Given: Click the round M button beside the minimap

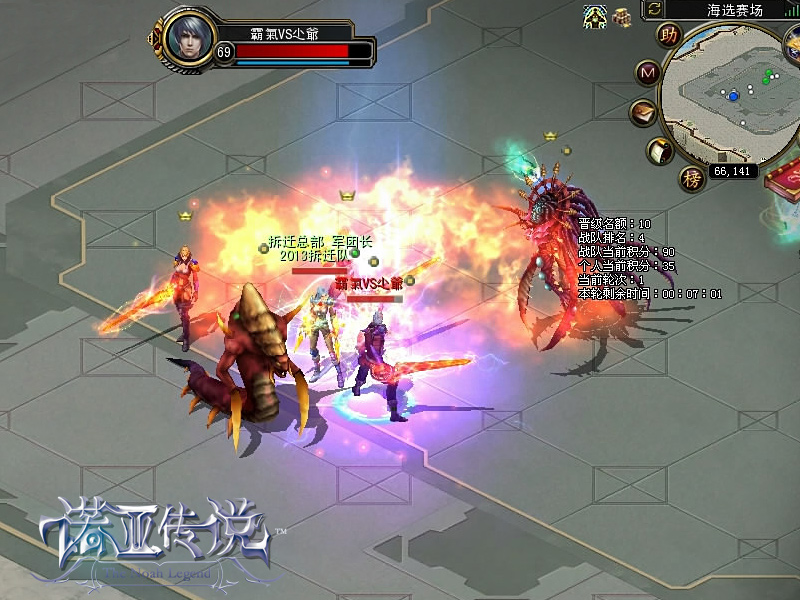Looking at the screenshot, I should pos(648,73).
